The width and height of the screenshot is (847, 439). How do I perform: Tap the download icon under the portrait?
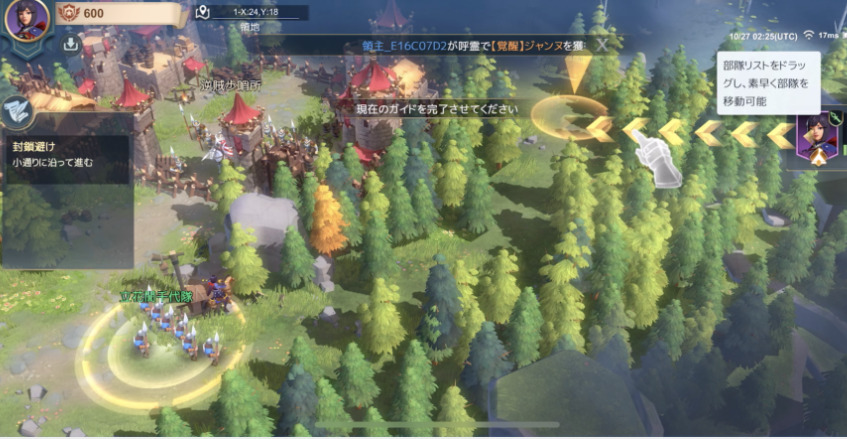(x=71, y=44)
